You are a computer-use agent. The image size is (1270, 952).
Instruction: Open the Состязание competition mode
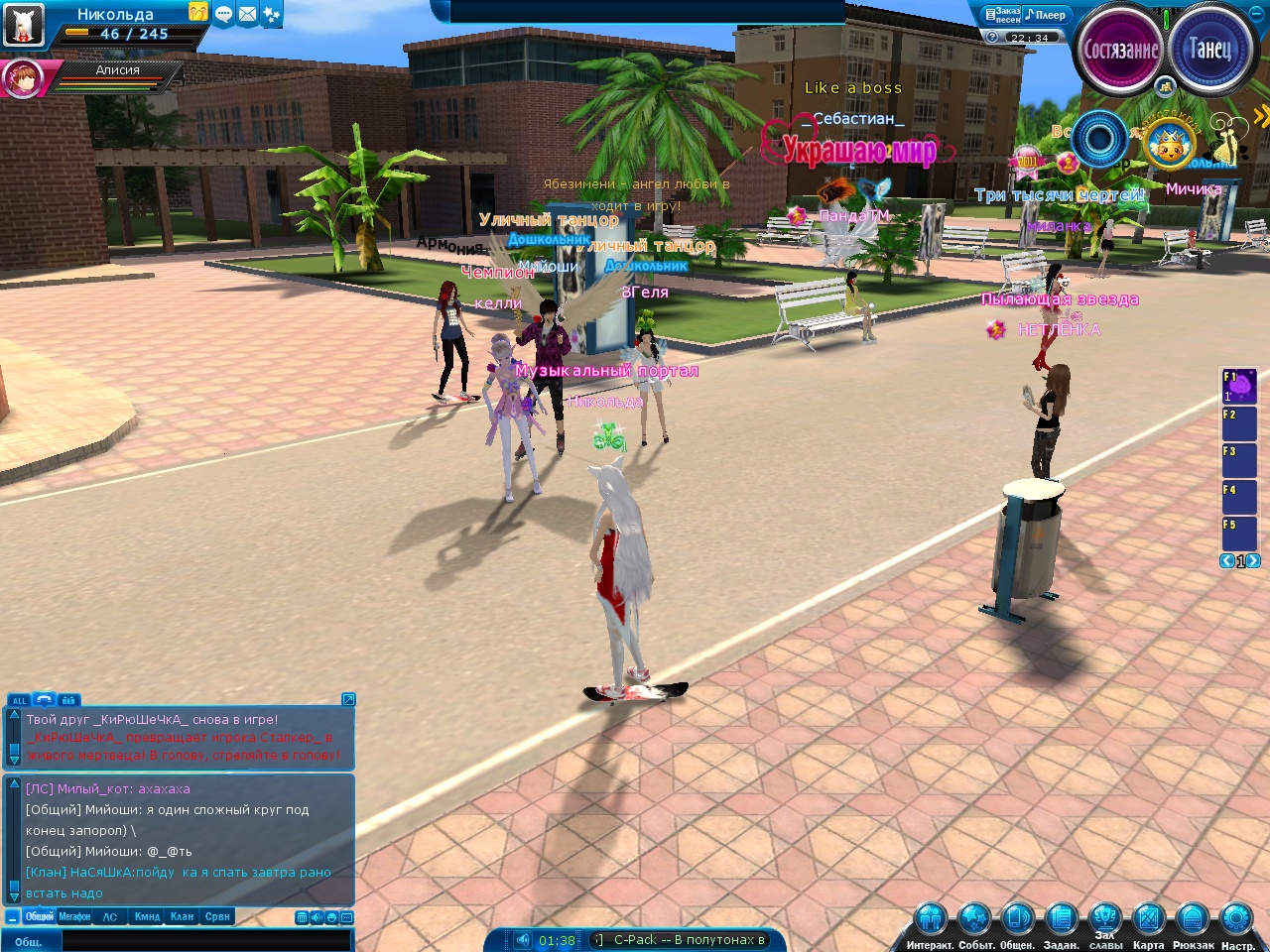point(1121,50)
